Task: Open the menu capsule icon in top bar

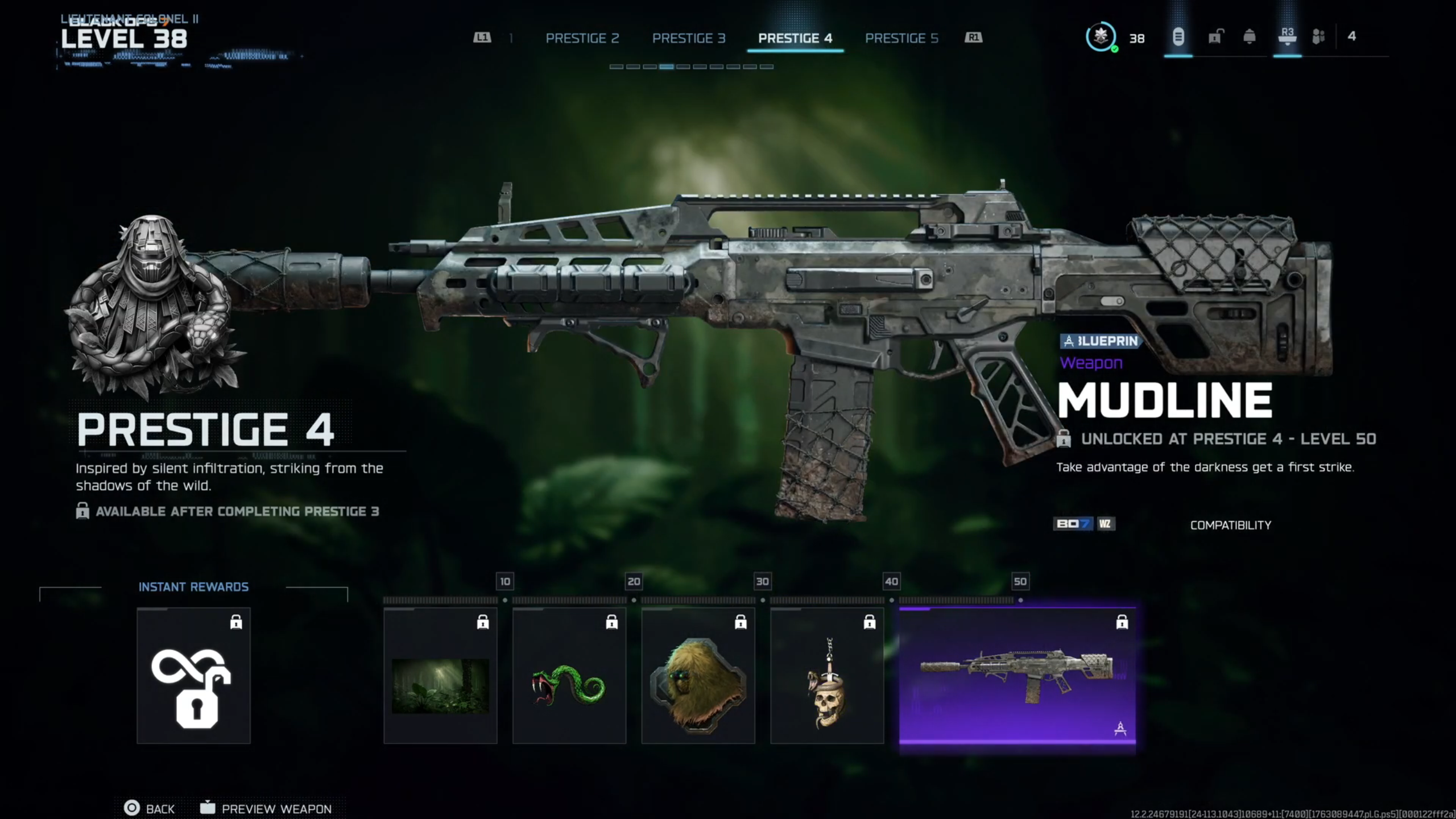Action: click(x=1178, y=38)
